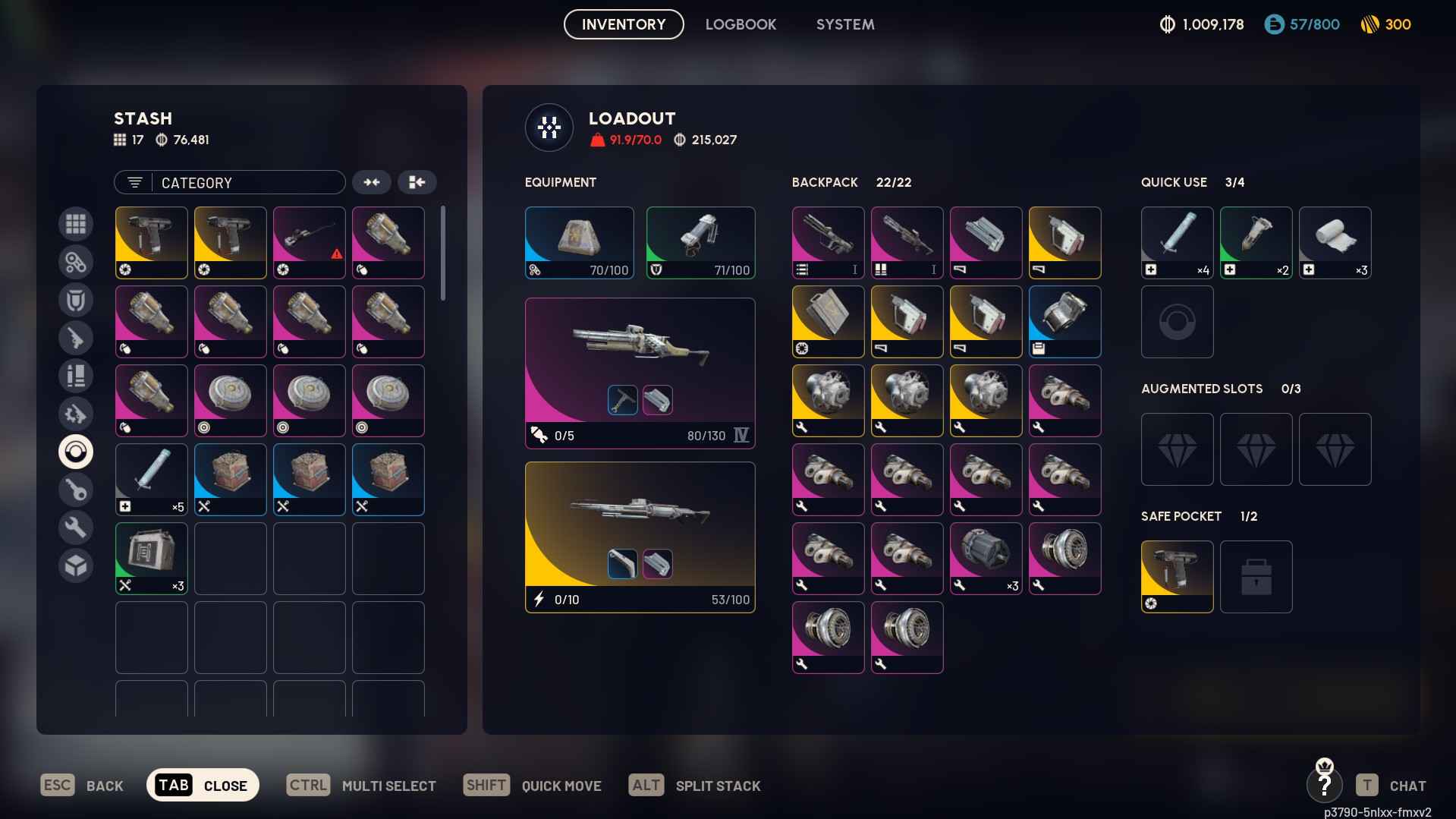Expand the loadout emblem icon beside LOADOUT title

click(x=549, y=128)
